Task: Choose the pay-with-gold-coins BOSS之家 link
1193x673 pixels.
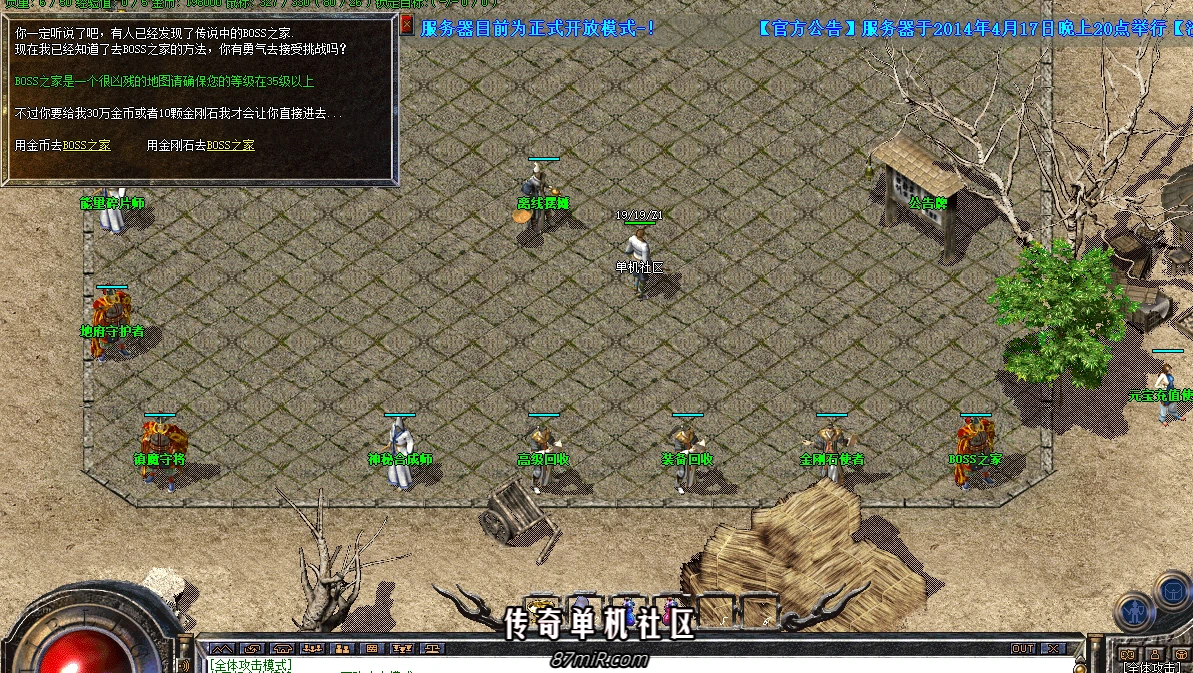Action: 87,146
